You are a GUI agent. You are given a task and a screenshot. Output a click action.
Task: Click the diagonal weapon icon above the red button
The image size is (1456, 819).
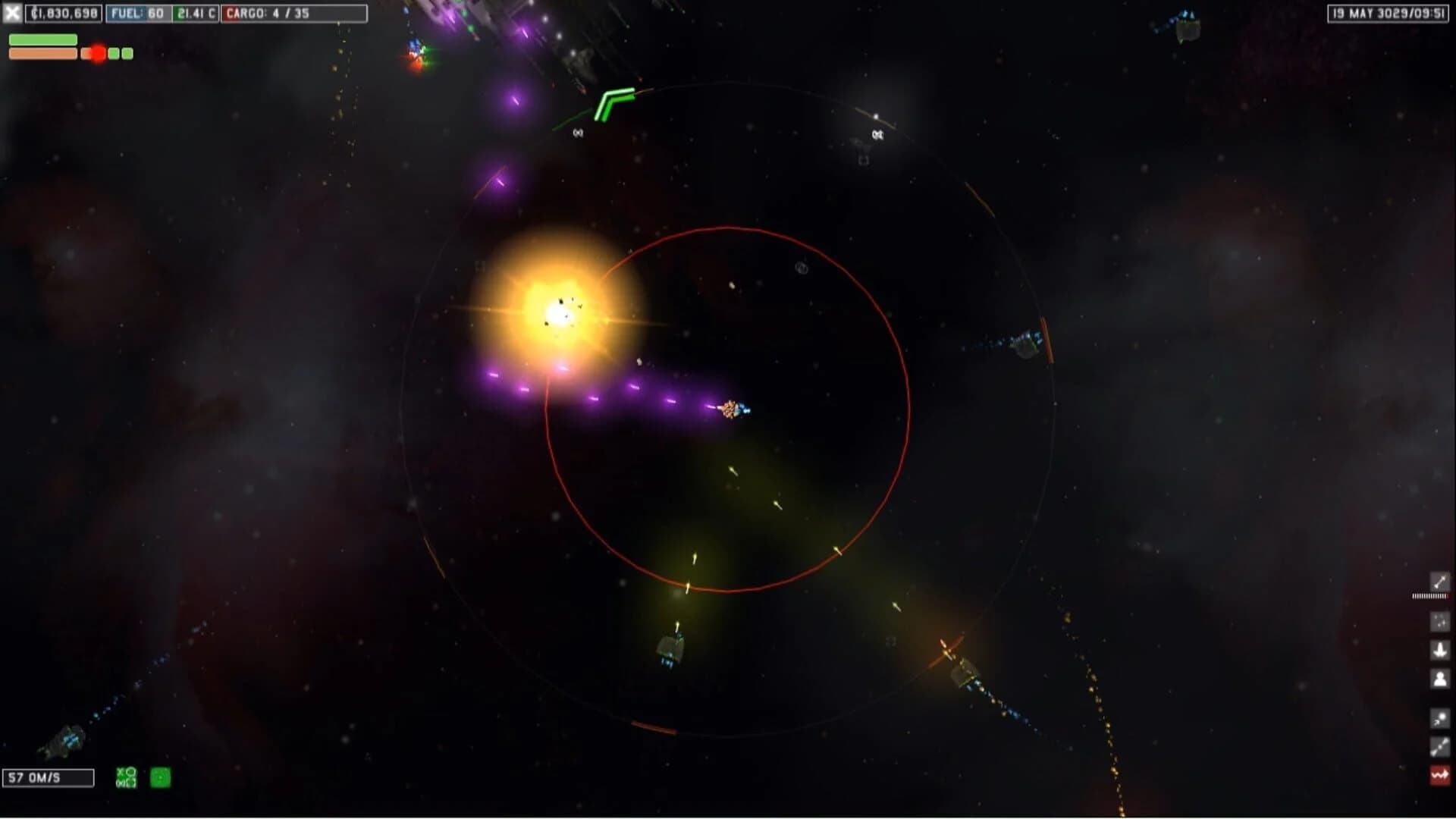[x=1439, y=744]
